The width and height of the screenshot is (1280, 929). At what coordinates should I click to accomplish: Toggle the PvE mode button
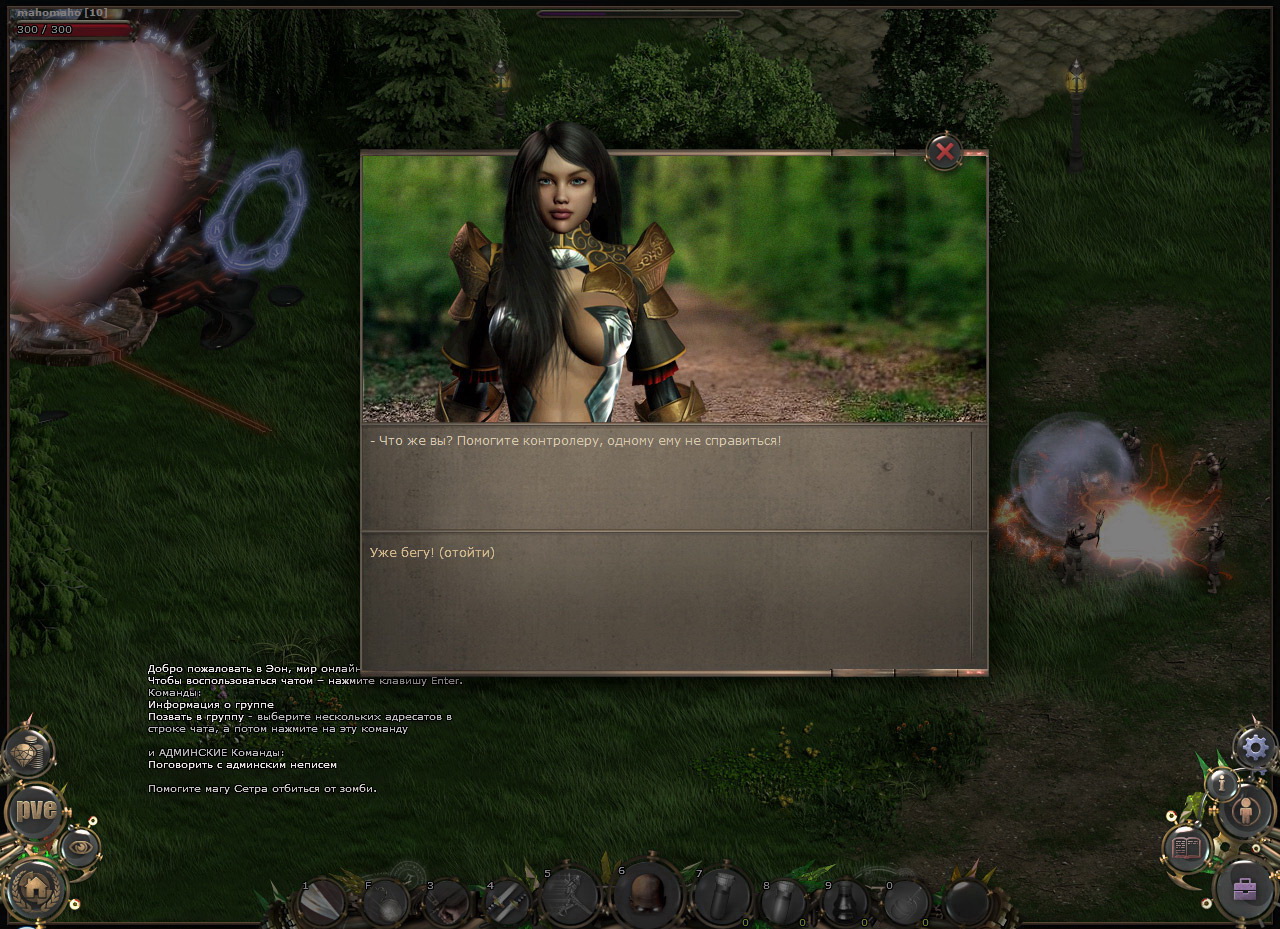click(36, 810)
